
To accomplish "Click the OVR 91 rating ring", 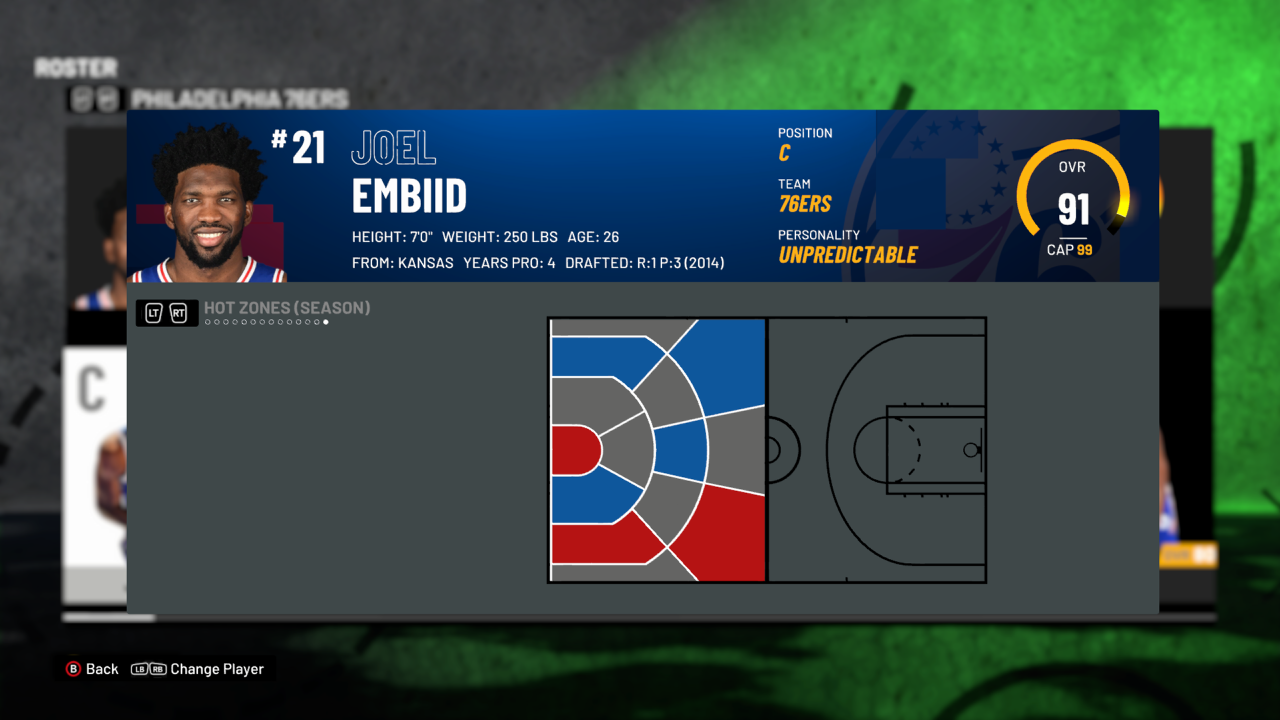I will [1072, 186].
